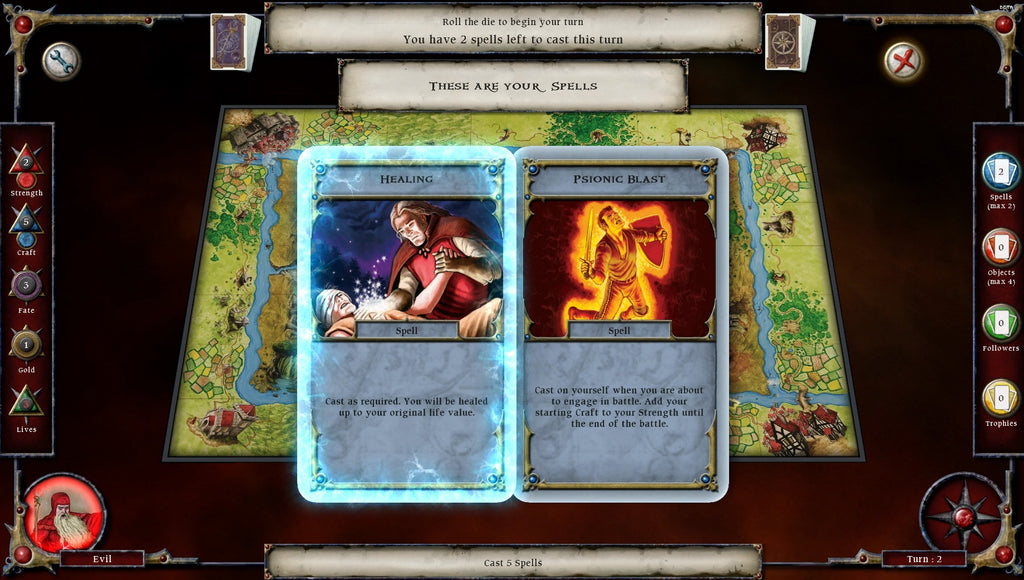This screenshot has height=580, width=1024.
Task: Select the Healing spell card
Action: (x=406, y=323)
